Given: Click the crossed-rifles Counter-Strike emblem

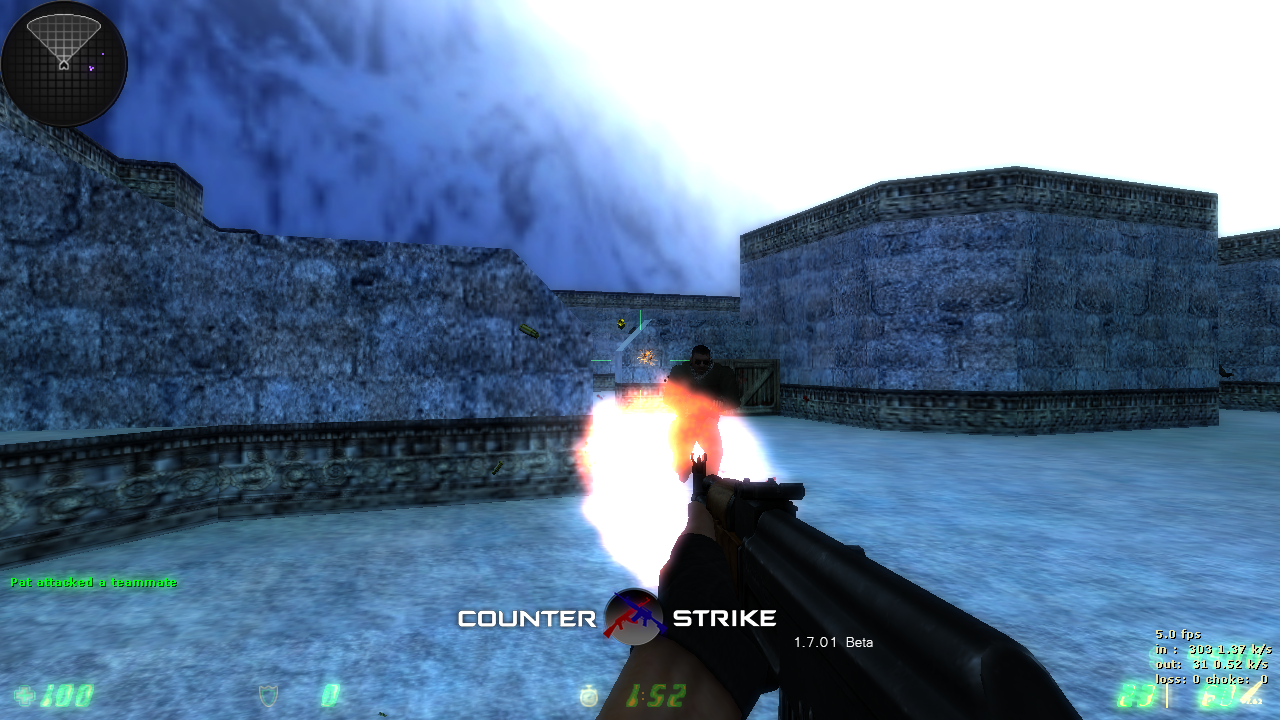Looking at the screenshot, I should coord(634,617).
